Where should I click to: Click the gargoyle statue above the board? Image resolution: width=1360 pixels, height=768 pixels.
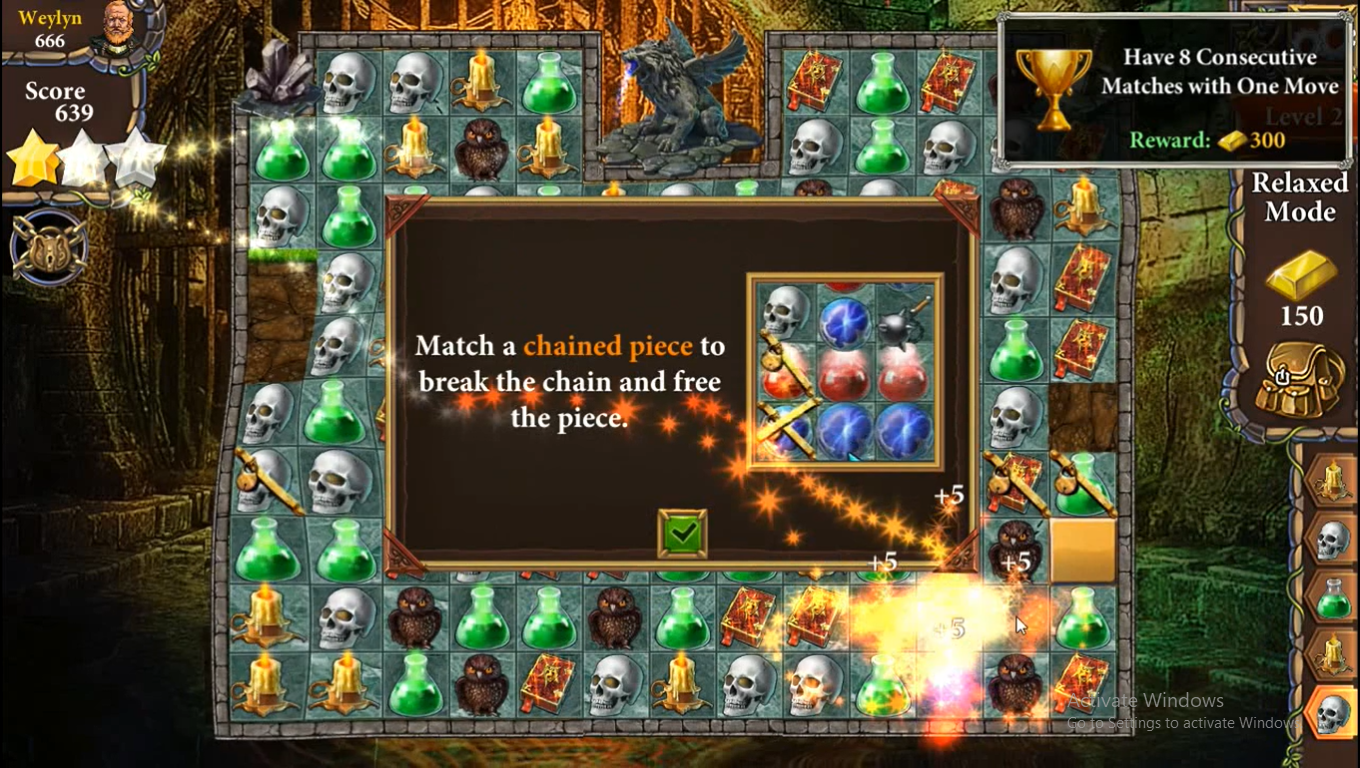pos(672,95)
